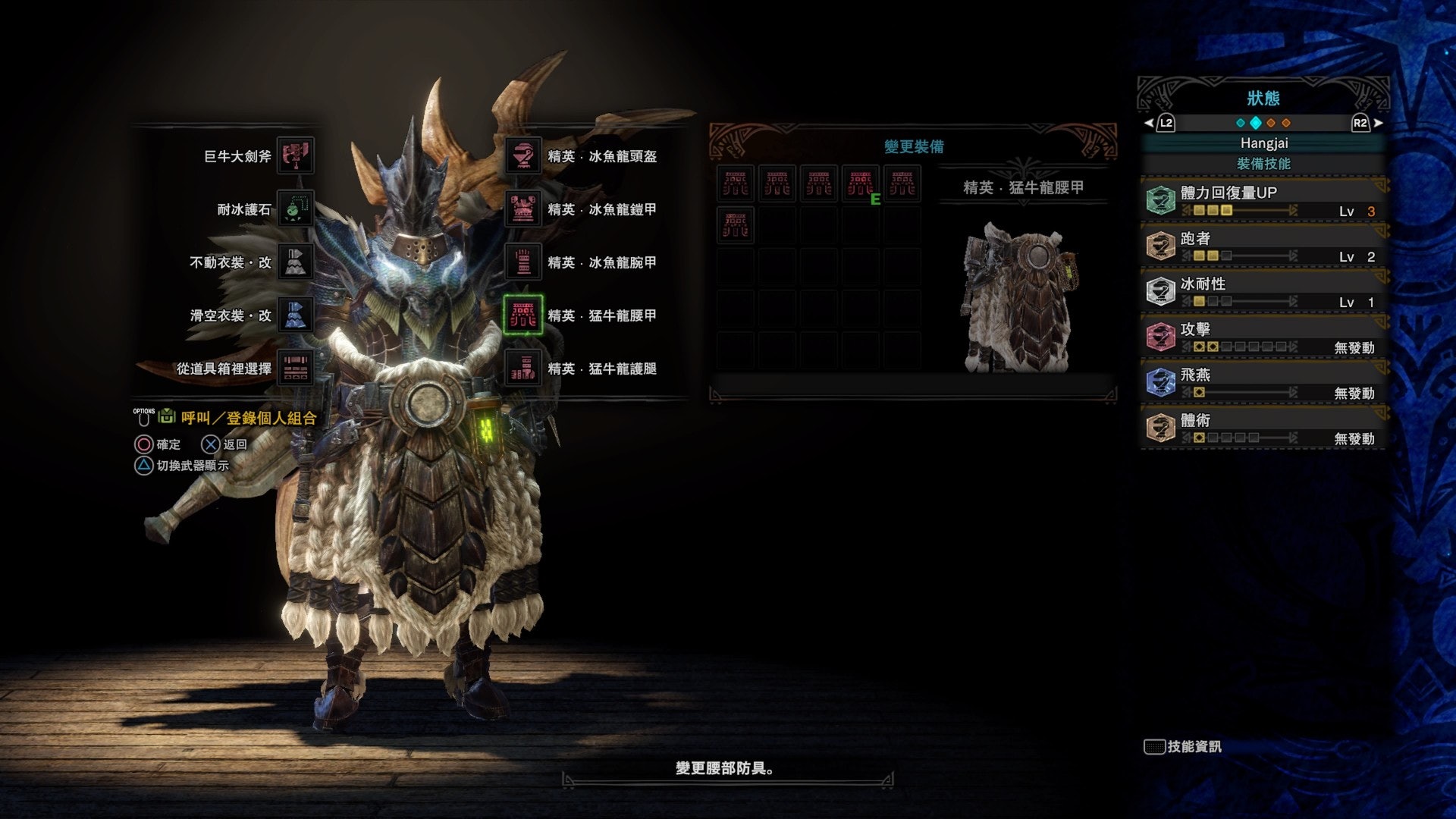Switch status page with right R2 arrow
Screen dimensions: 1456x819
pos(1367,123)
